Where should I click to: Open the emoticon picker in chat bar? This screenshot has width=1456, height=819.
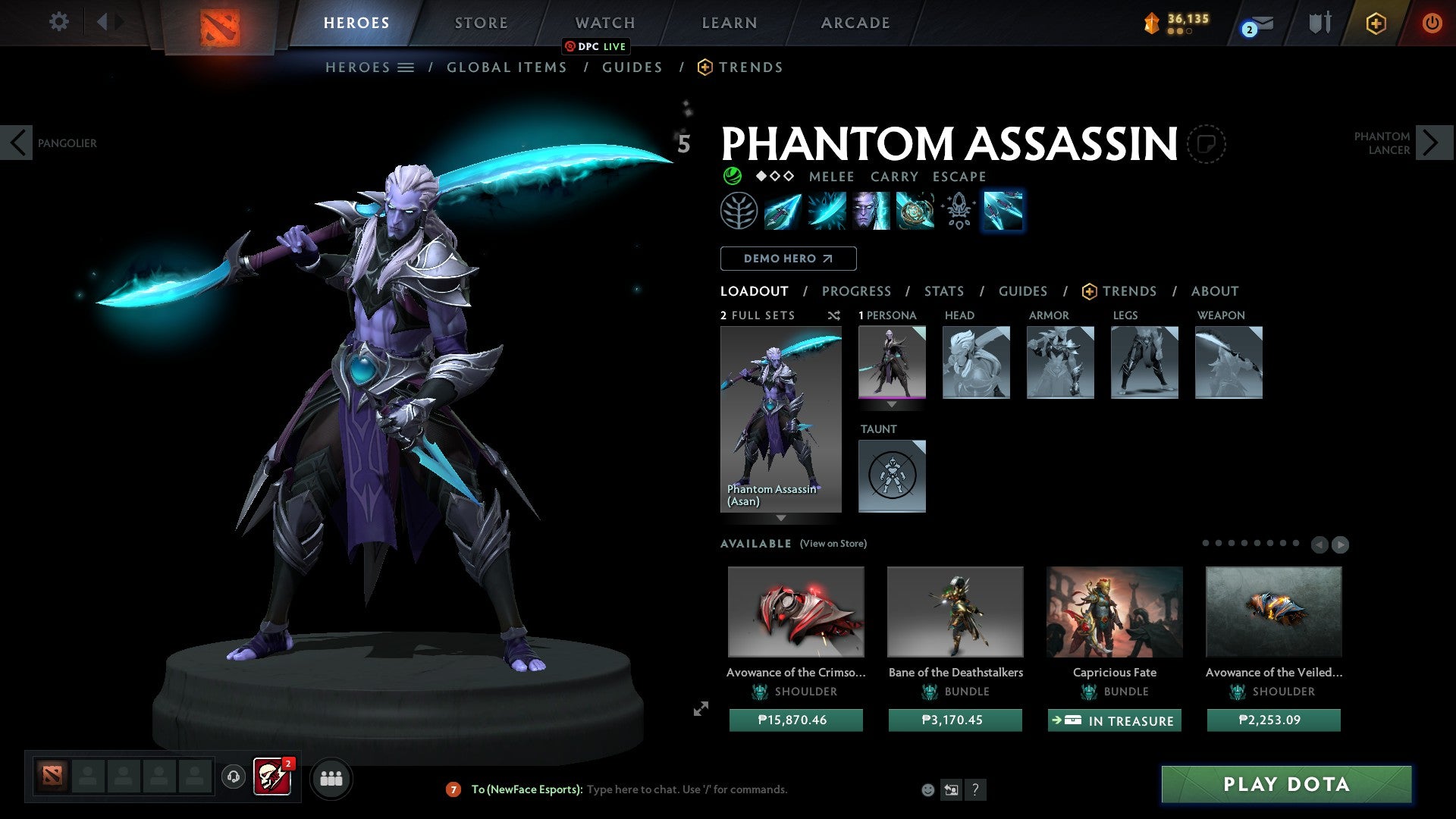pyautogui.click(x=927, y=789)
